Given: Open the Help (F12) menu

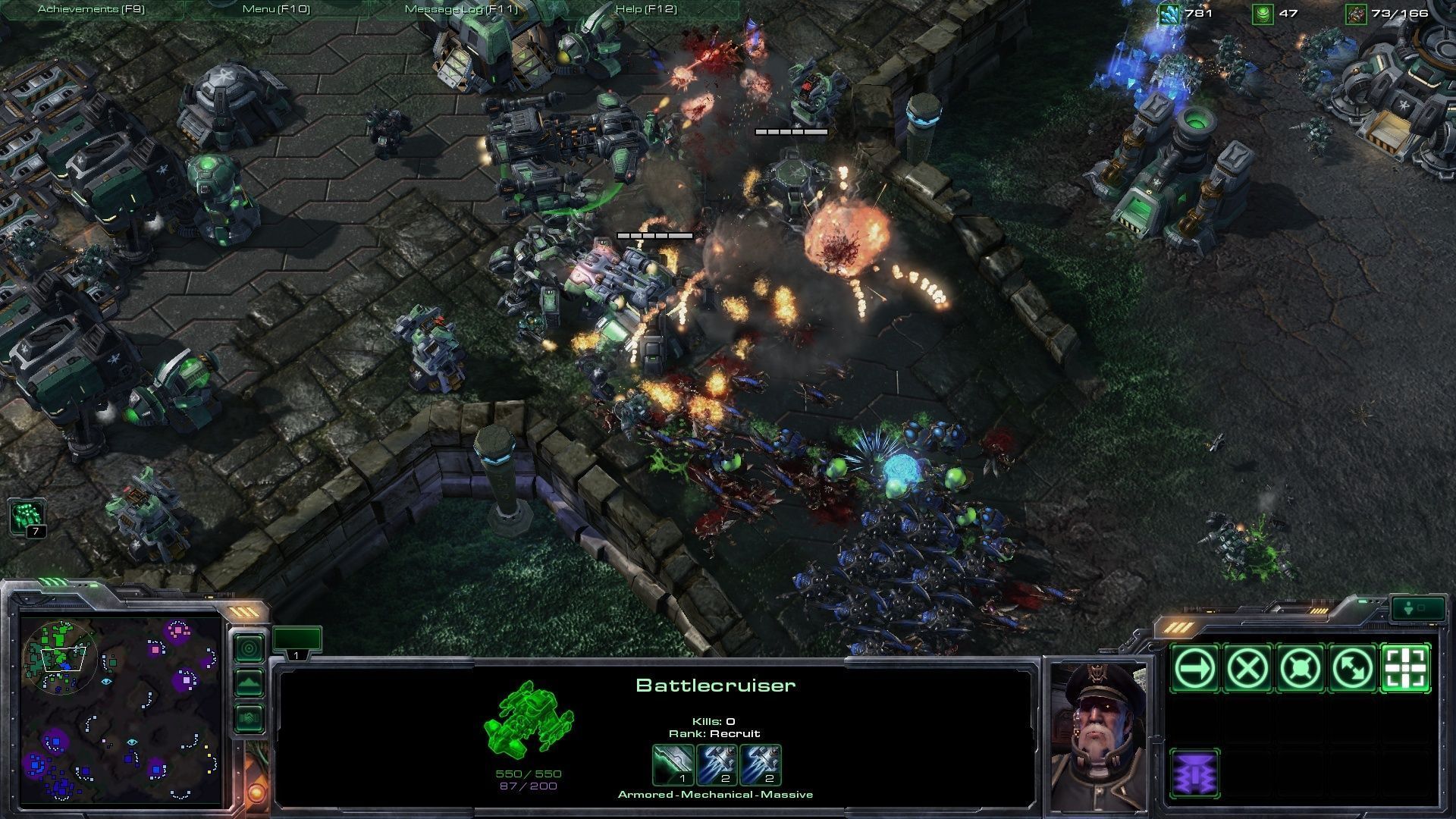Looking at the screenshot, I should click(x=646, y=9).
